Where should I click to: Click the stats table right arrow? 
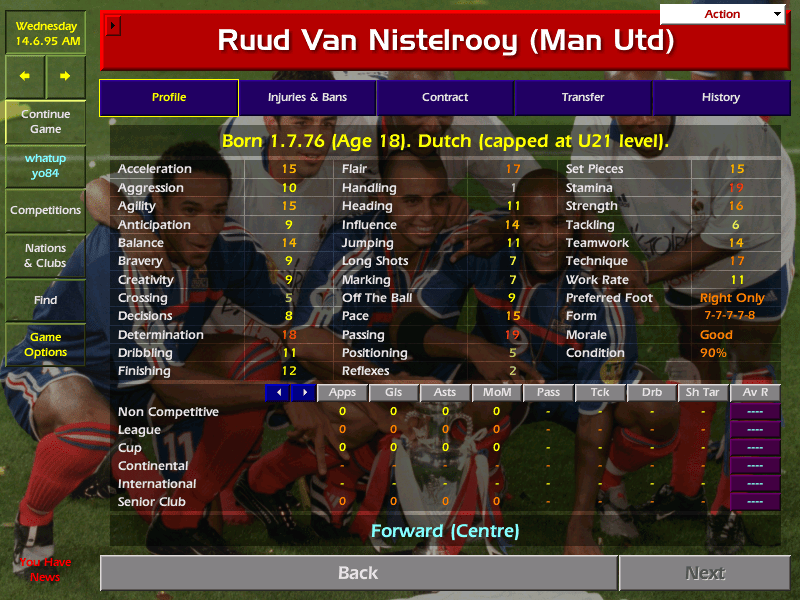pyautogui.click(x=303, y=393)
